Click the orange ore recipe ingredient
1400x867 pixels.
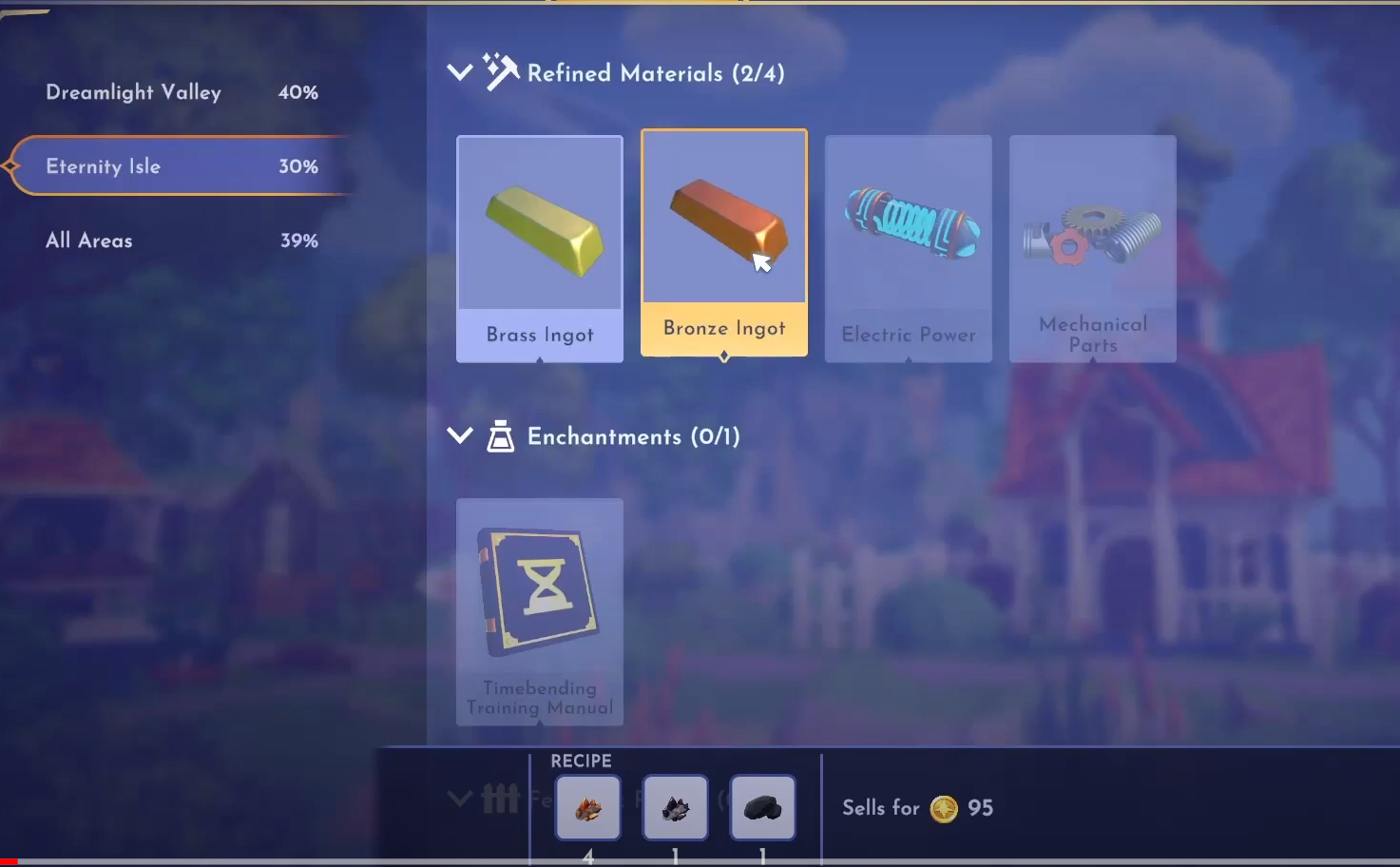pyautogui.click(x=588, y=808)
